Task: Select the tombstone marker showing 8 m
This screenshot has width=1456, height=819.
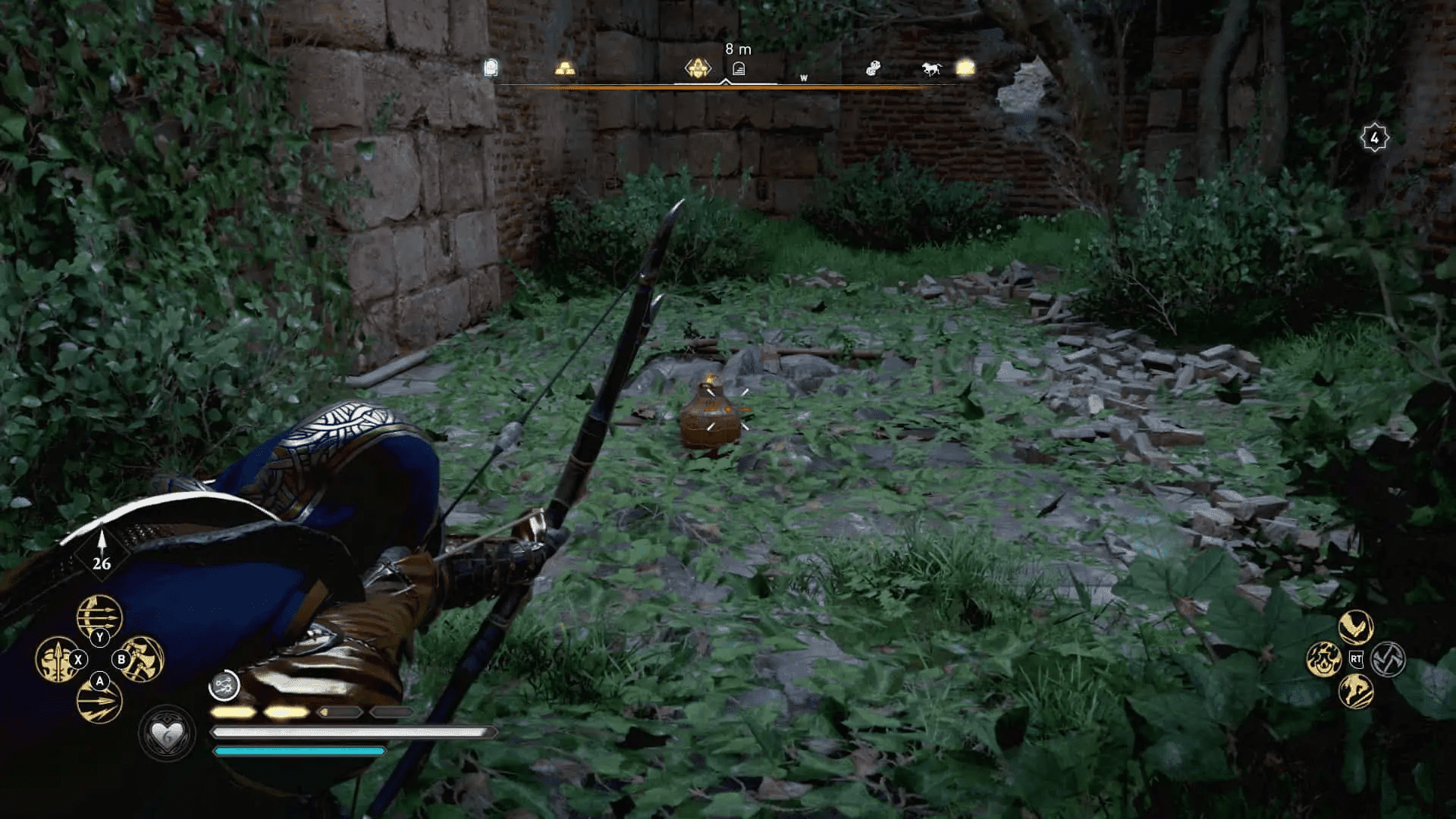Action: [x=740, y=68]
